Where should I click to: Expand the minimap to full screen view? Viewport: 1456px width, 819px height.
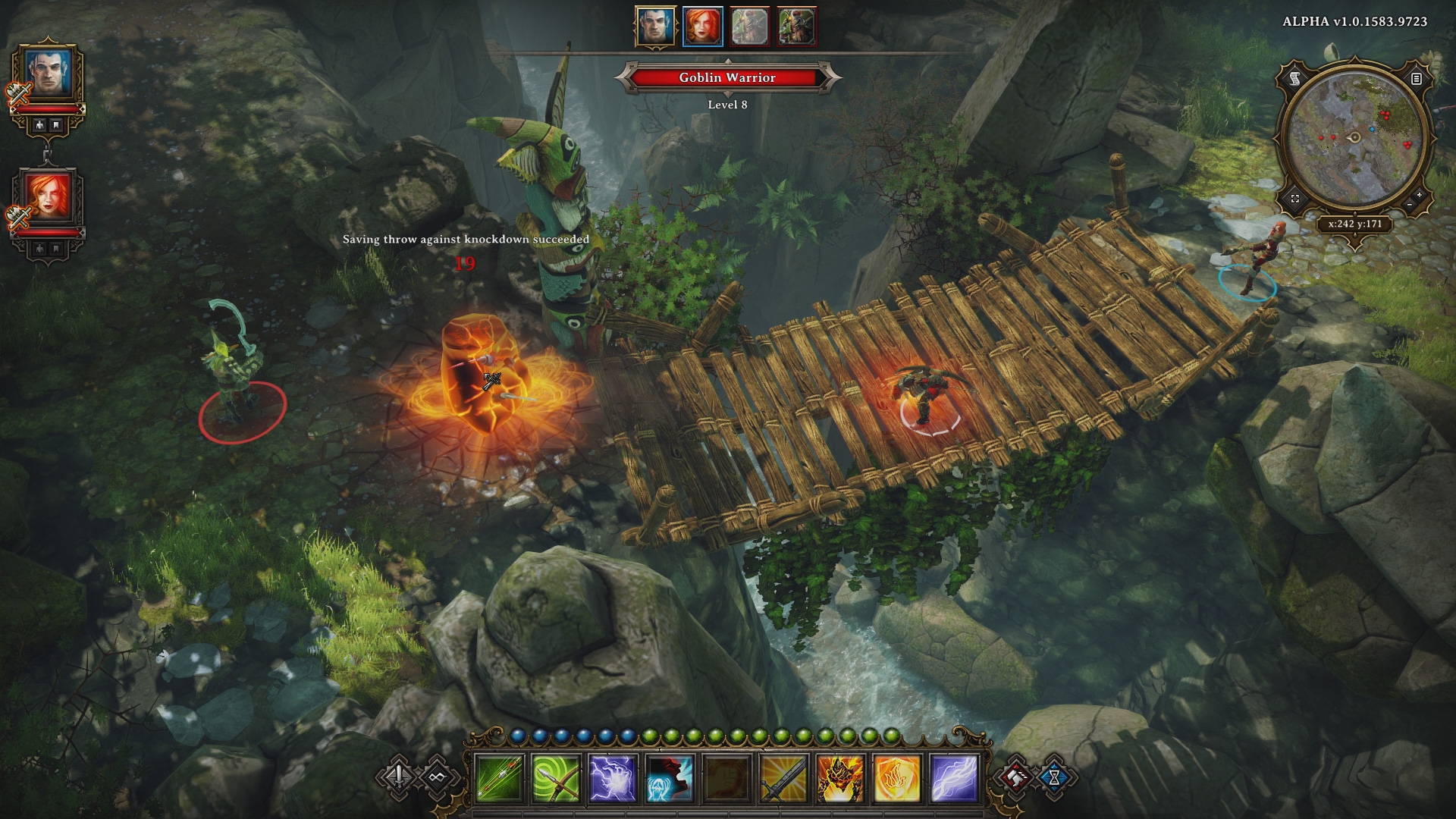pyautogui.click(x=1295, y=199)
